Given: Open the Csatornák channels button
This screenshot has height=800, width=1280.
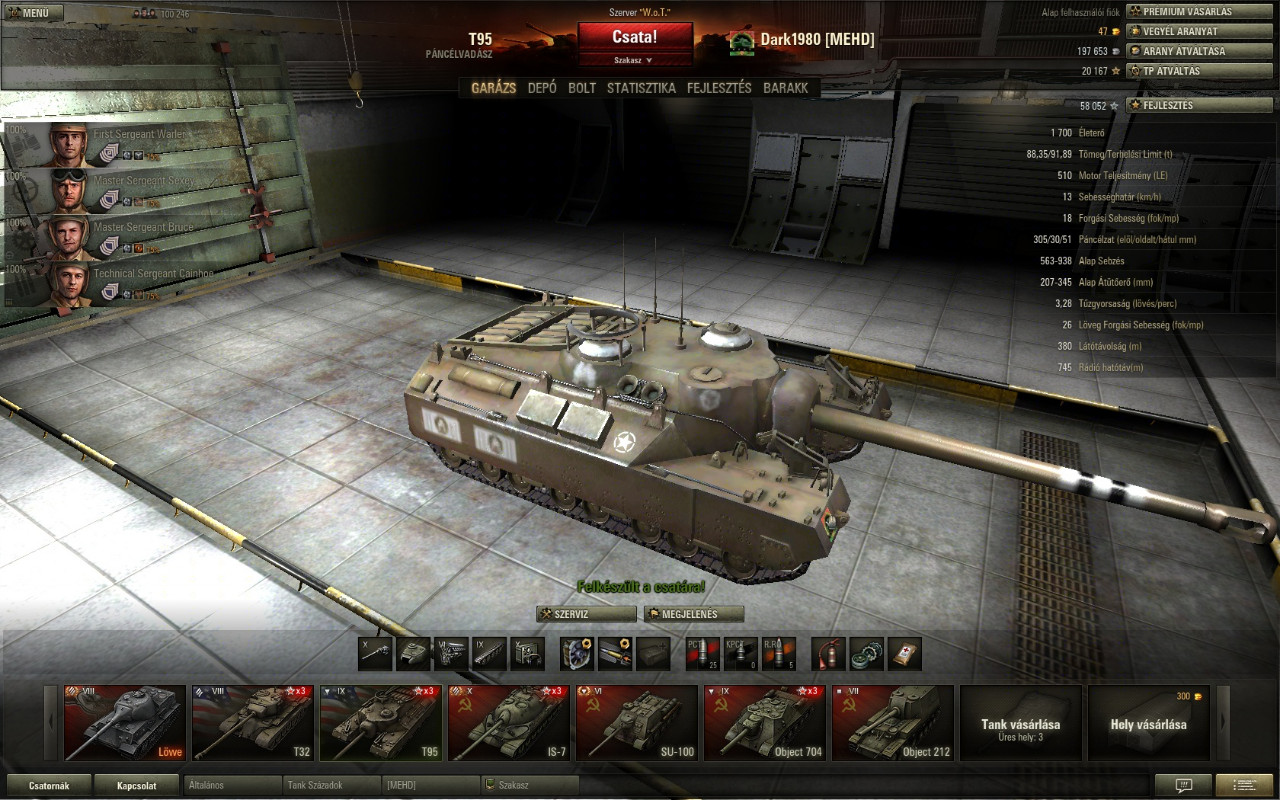Looking at the screenshot, I should [49, 786].
